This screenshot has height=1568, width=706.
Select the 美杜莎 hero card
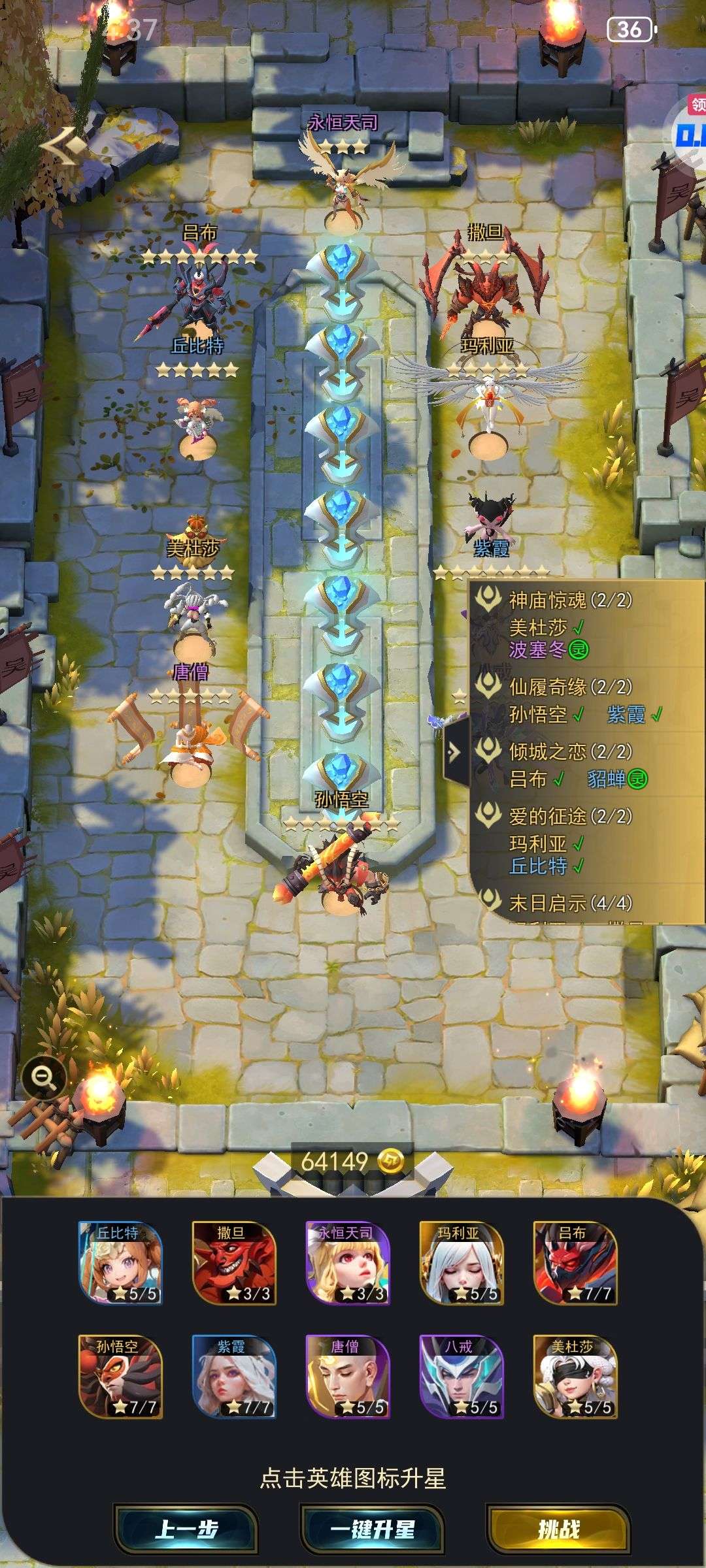pos(575,1376)
